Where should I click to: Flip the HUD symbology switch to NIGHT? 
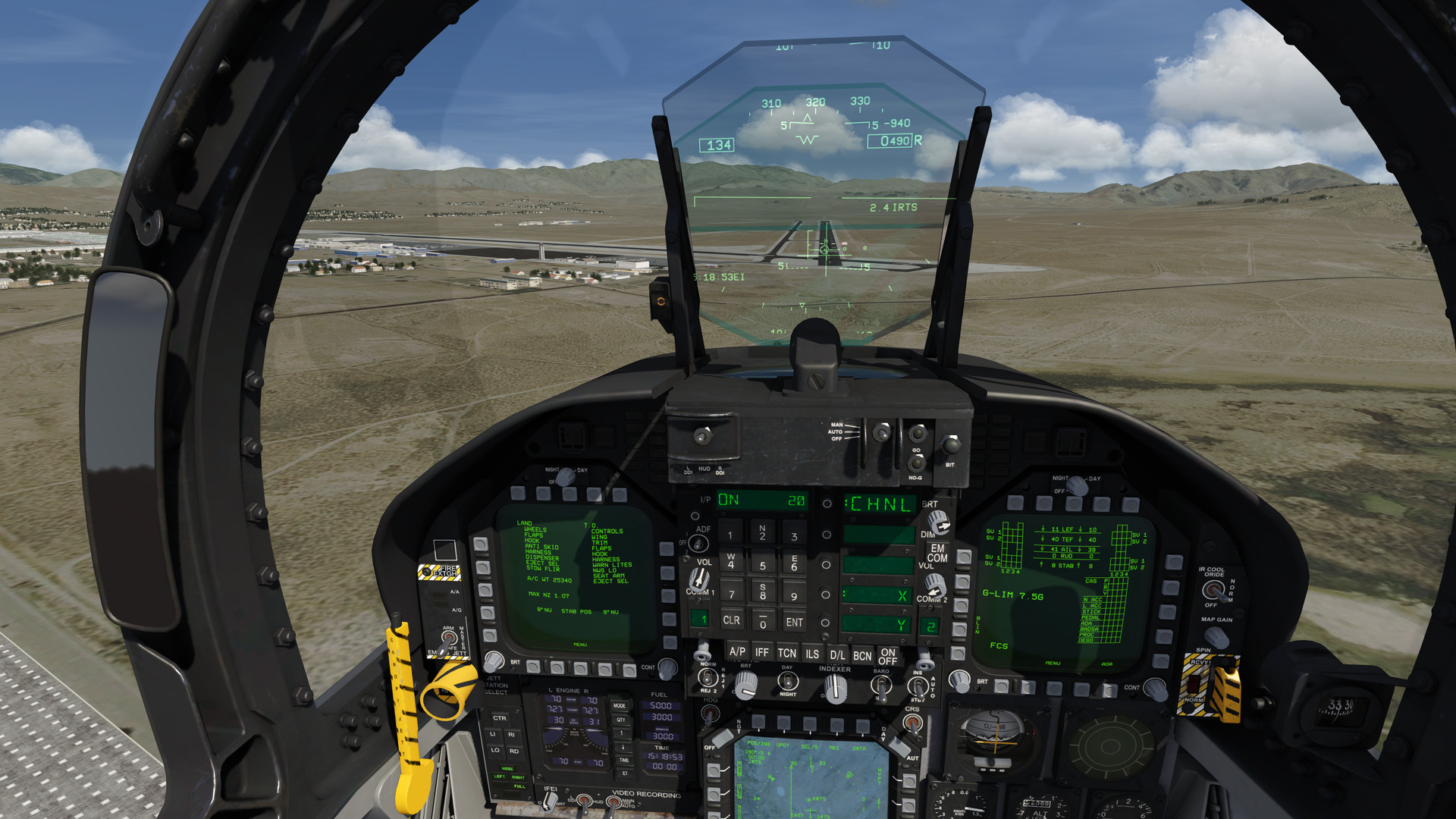pyautogui.click(x=786, y=682)
